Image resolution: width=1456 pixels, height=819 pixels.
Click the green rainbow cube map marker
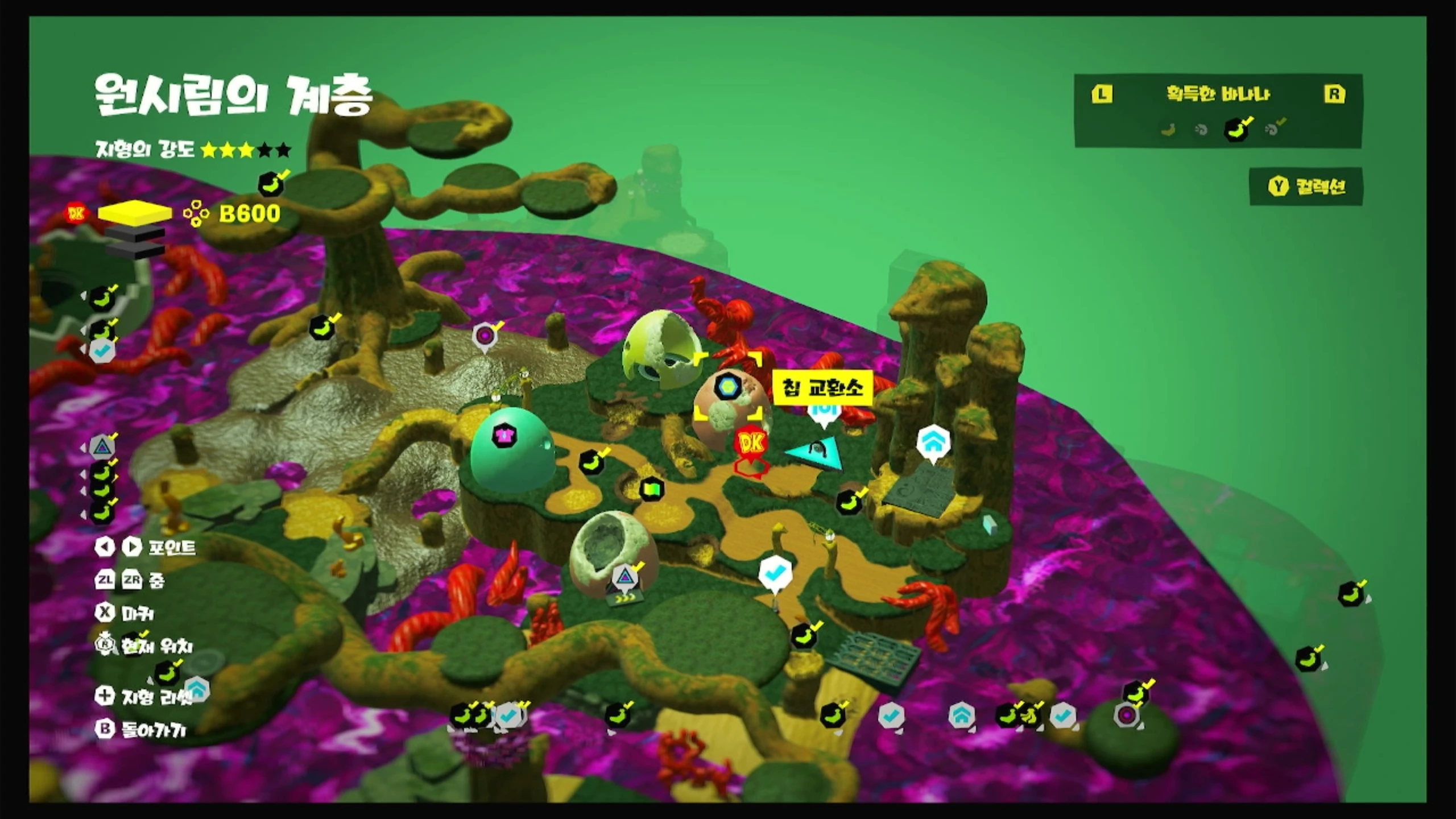[652, 489]
